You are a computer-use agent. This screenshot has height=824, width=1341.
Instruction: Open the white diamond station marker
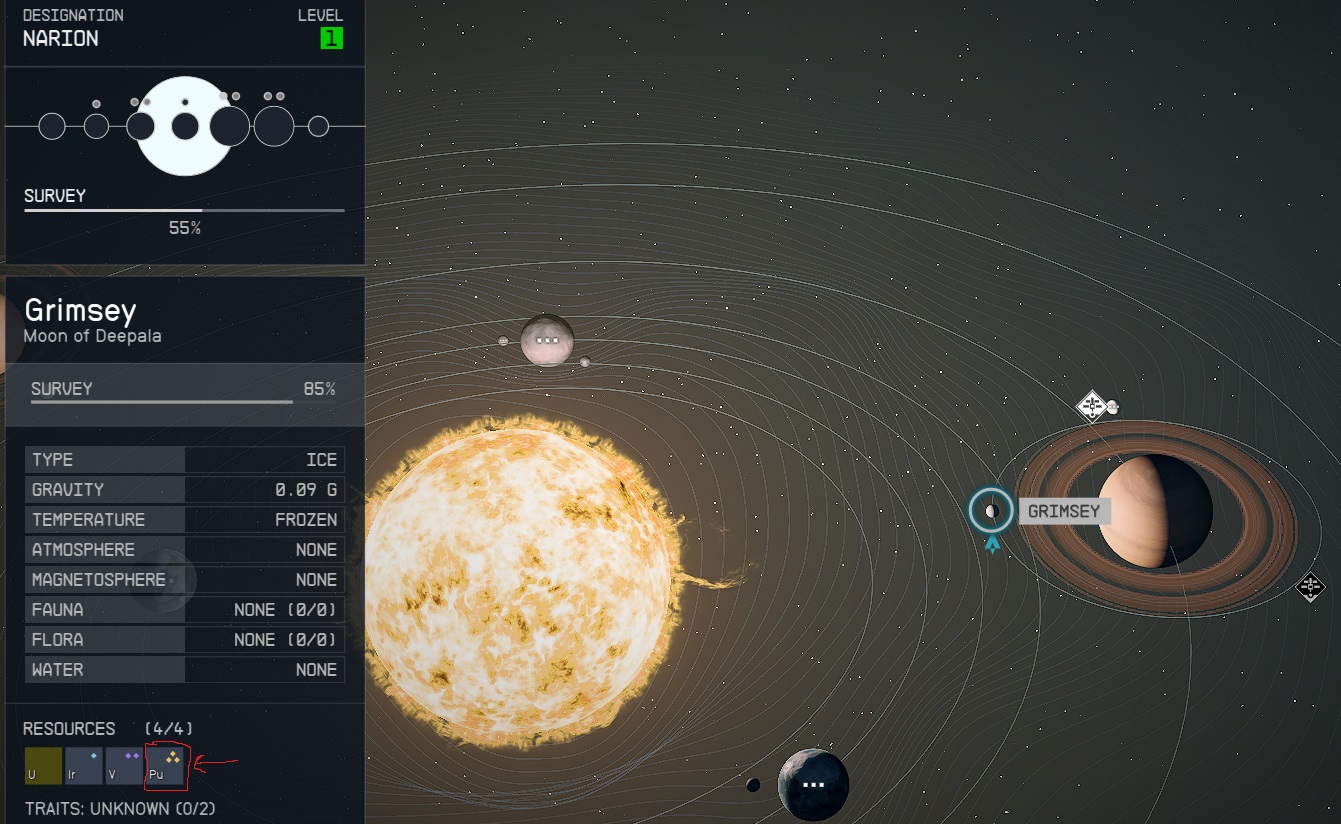[1090, 406]
